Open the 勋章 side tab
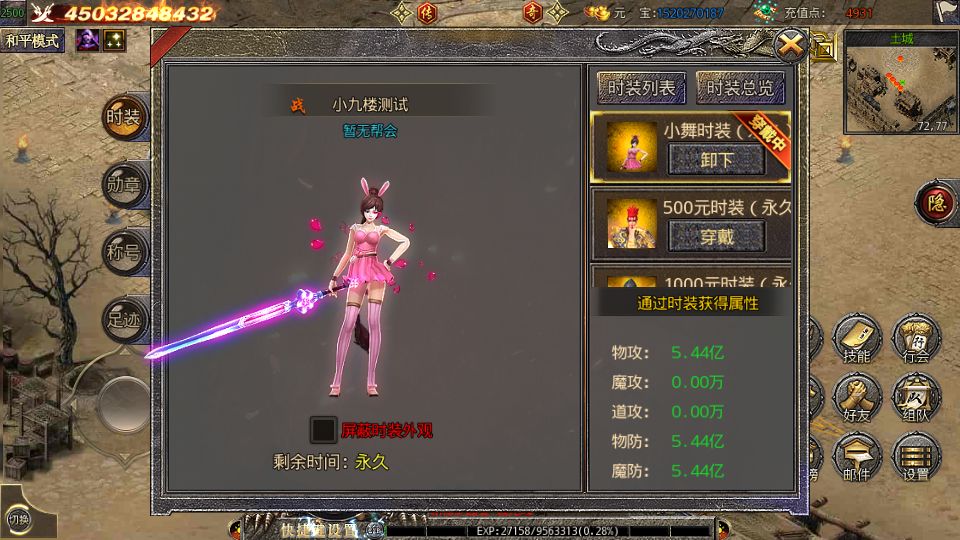960x540 pixels. coord(124,184)
